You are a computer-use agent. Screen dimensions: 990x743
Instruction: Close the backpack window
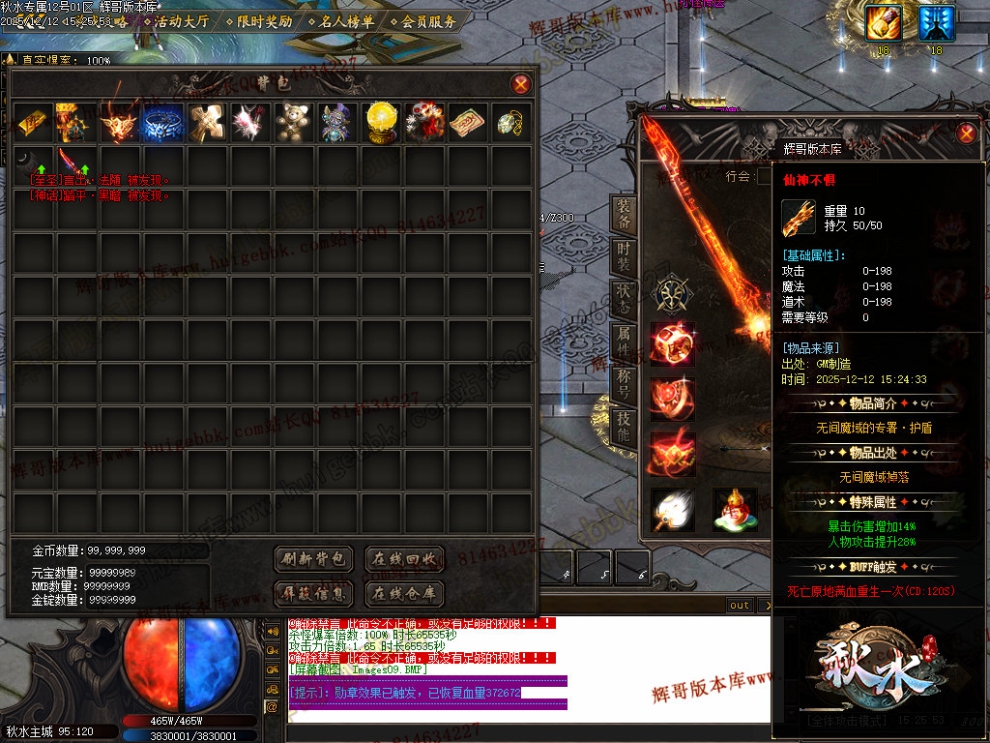[x=520, y=85]
